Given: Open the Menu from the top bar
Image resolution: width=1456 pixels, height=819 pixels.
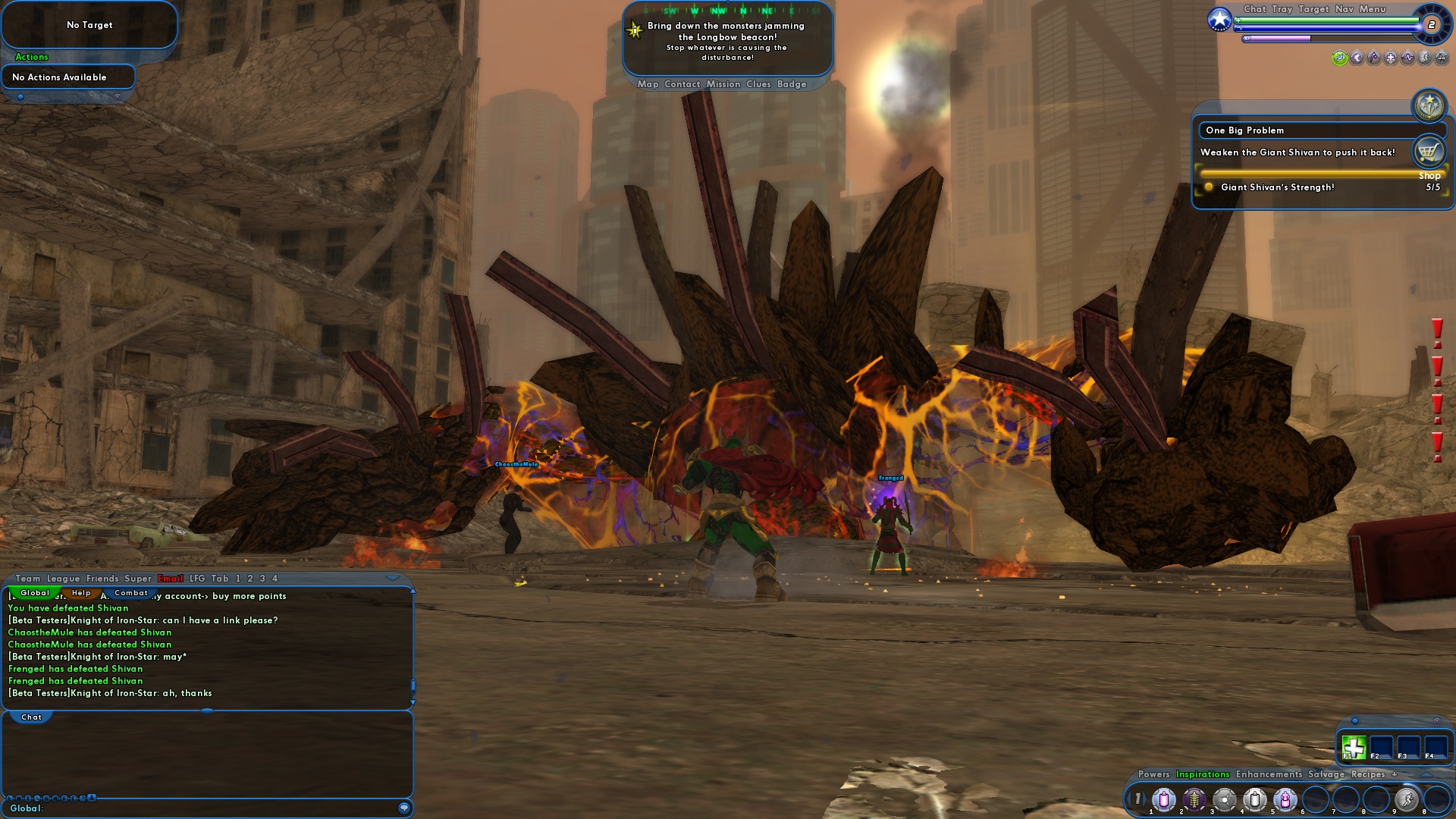Looking at the screenshot, I should coord(1373,9).
